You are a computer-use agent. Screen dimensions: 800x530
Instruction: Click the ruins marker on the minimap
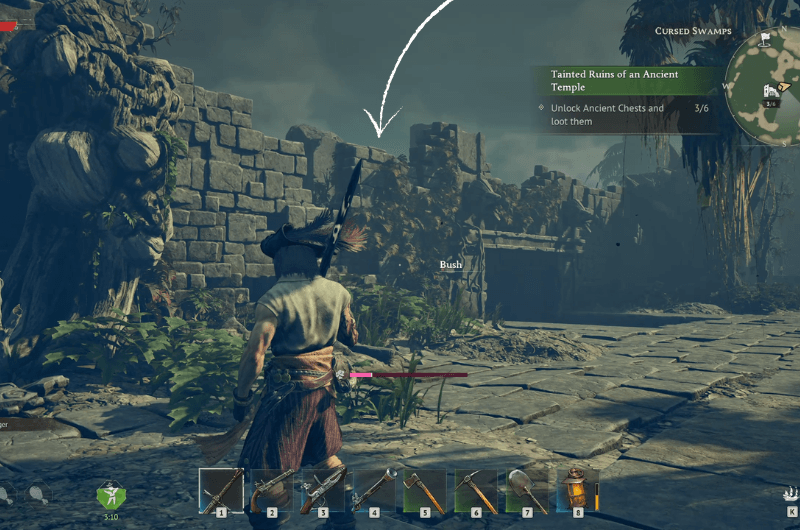(771, 91)
